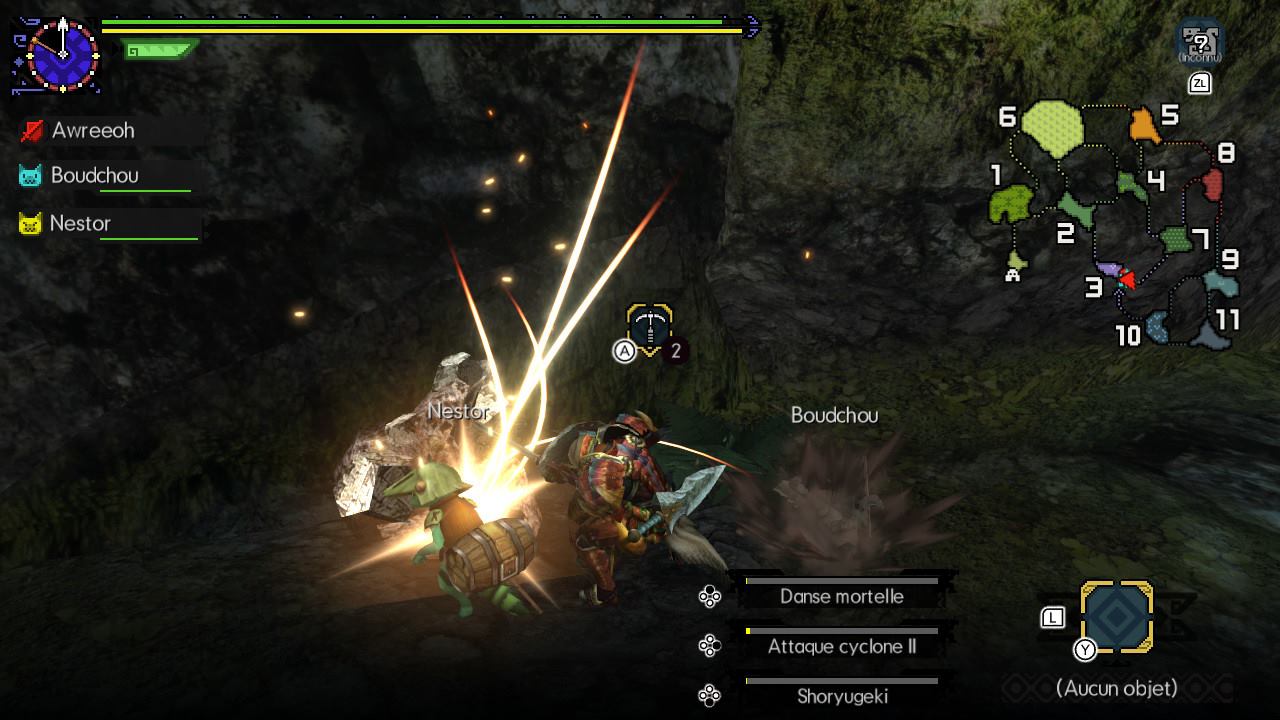Click zone 6 on the minimap

click(1053, 128)
